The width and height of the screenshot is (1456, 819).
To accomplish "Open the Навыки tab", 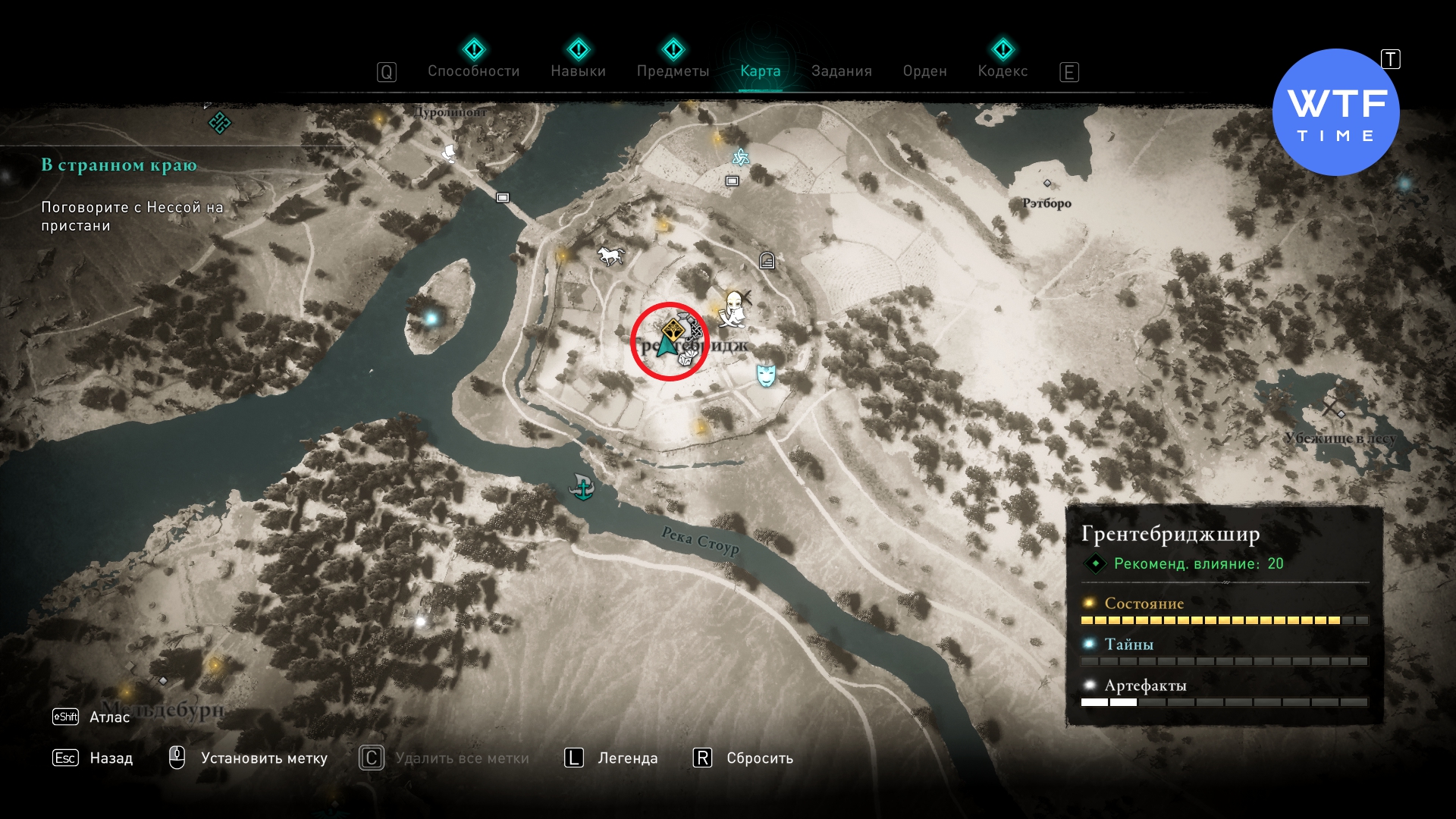I will [x=578, y=71].
